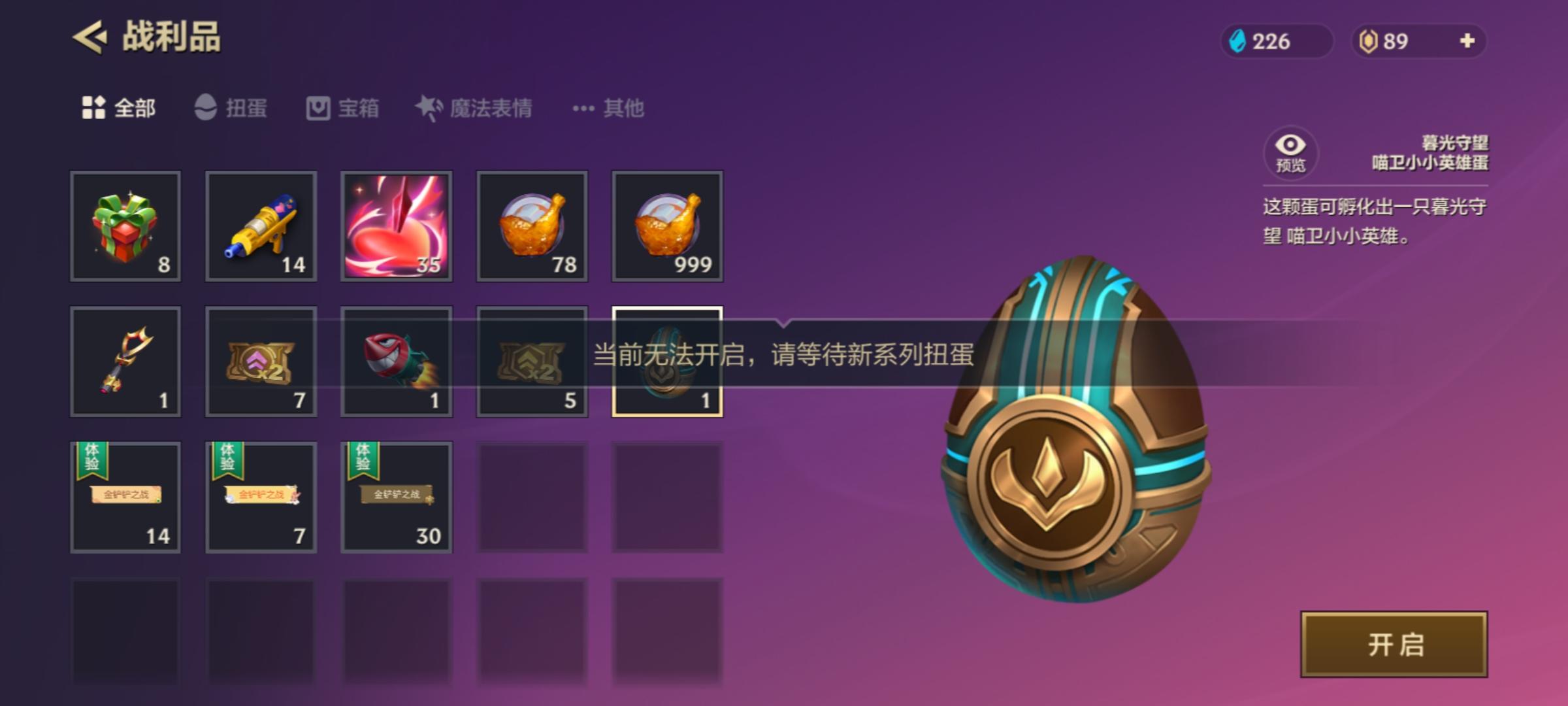Click the x2 double experience badge with 7
1568x706 pixels.
(260, 363)
